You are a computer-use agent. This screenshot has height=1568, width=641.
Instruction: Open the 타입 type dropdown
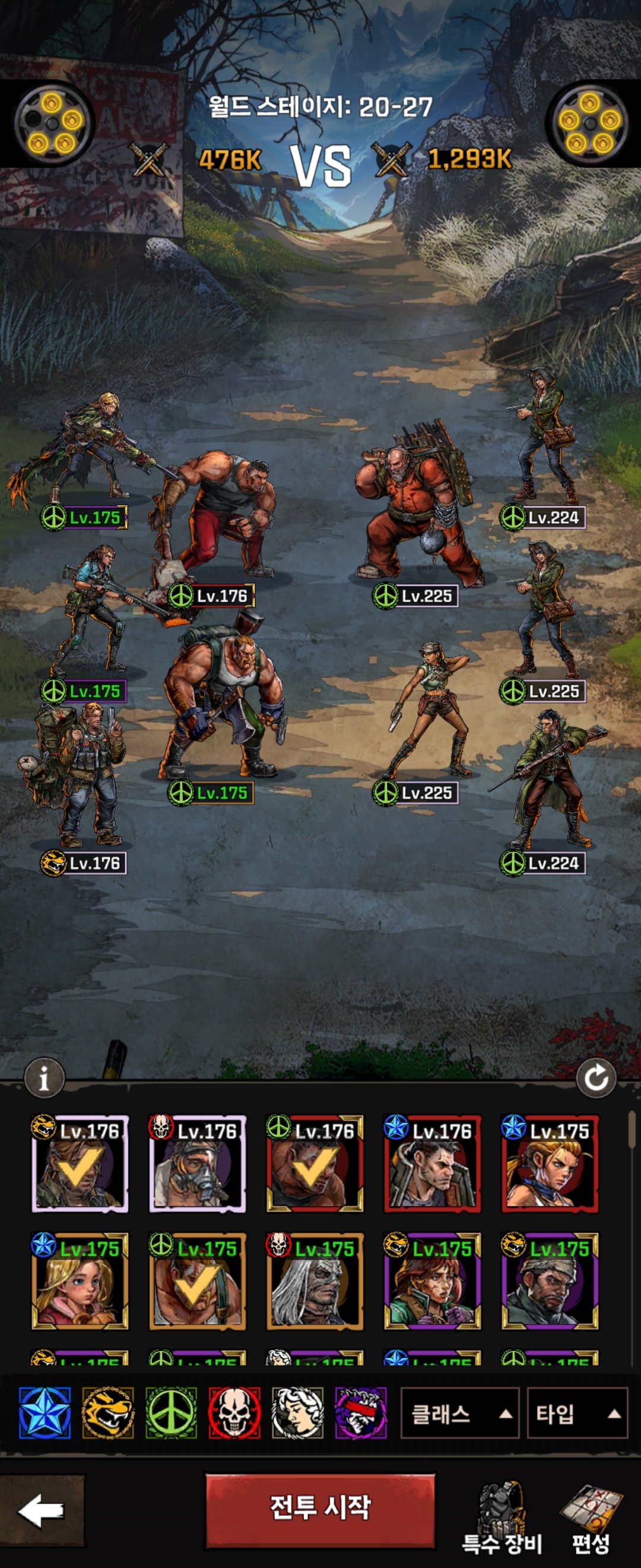pyautogui.click(x=576, y=1414)
